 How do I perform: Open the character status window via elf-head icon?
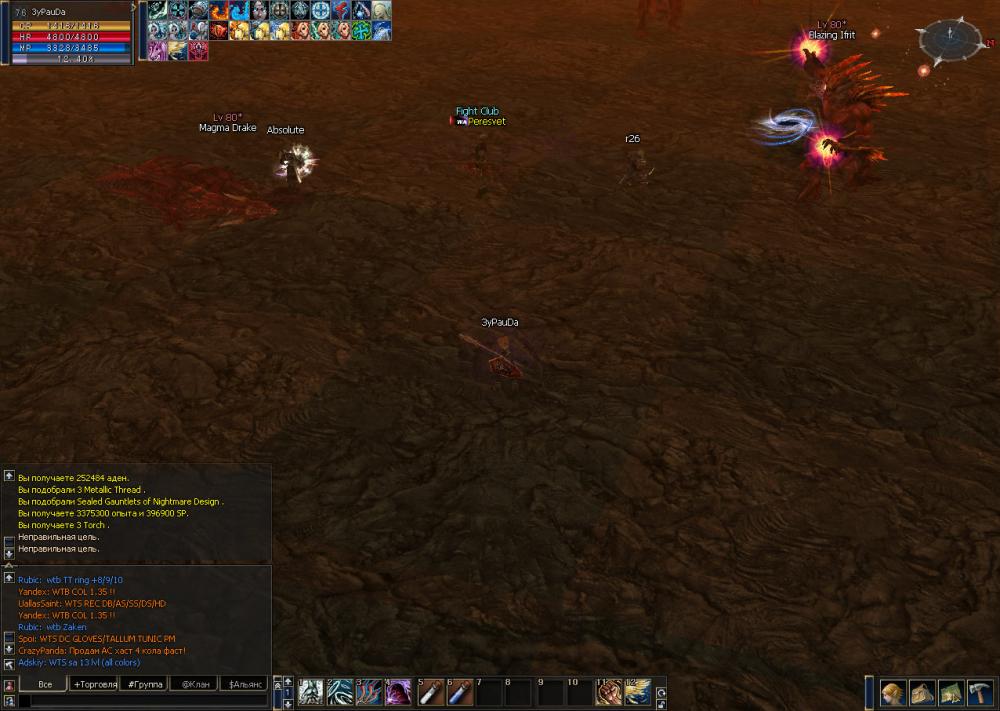point(893,693)
